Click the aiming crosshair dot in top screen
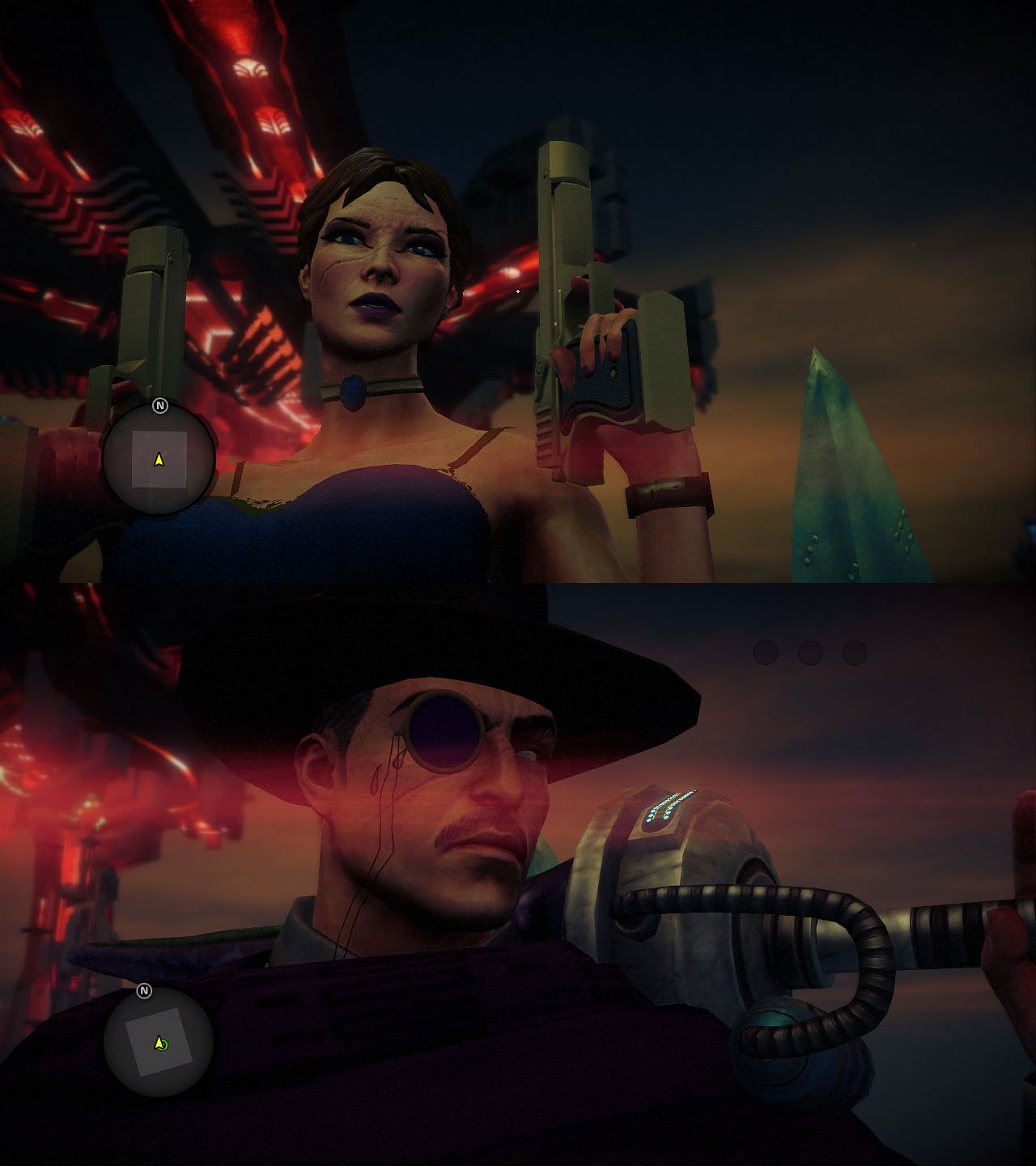Screen dimensions: 1036x1166 click(x=518, y=291)
